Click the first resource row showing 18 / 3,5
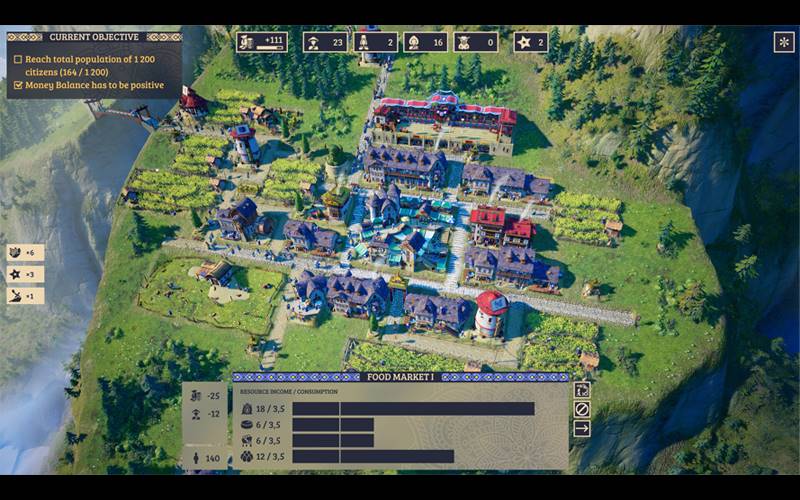Image resolution: width=800 pixels, height=500 pixels. 390,408
